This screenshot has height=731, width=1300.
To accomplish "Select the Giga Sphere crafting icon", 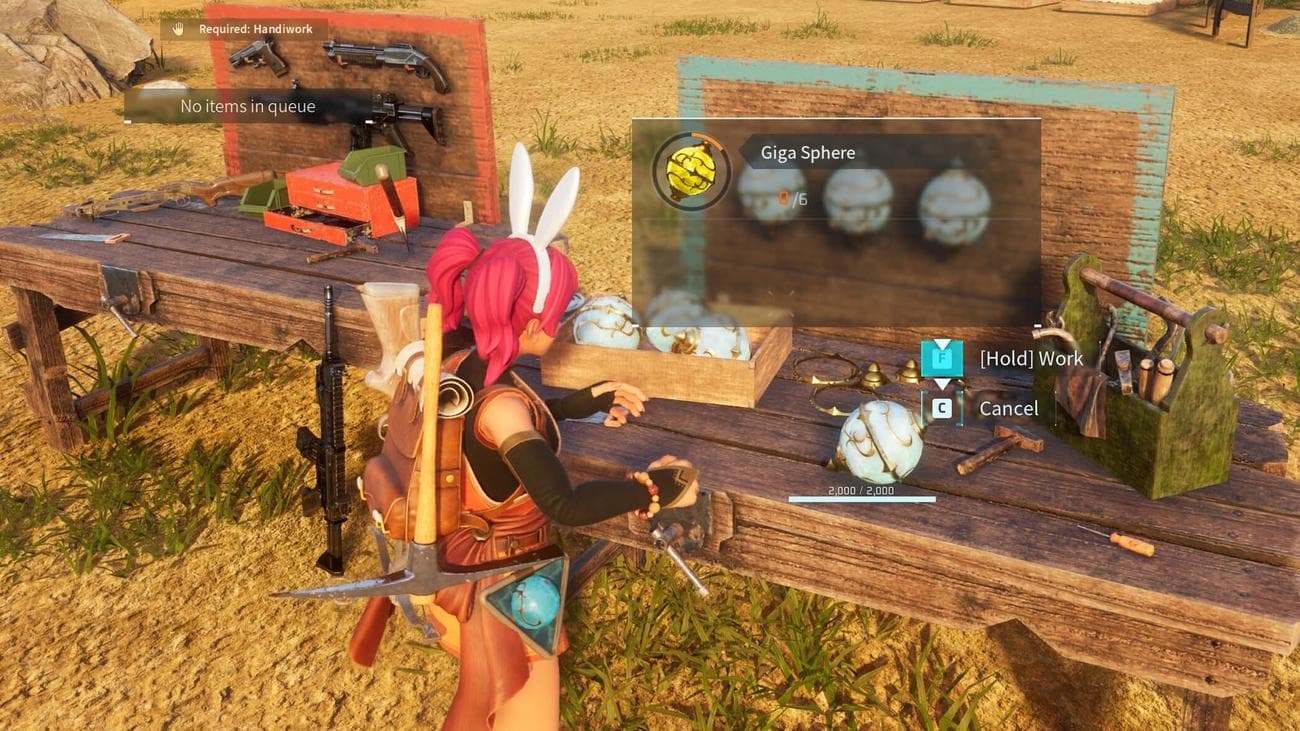I will click(x=691, y=172).
